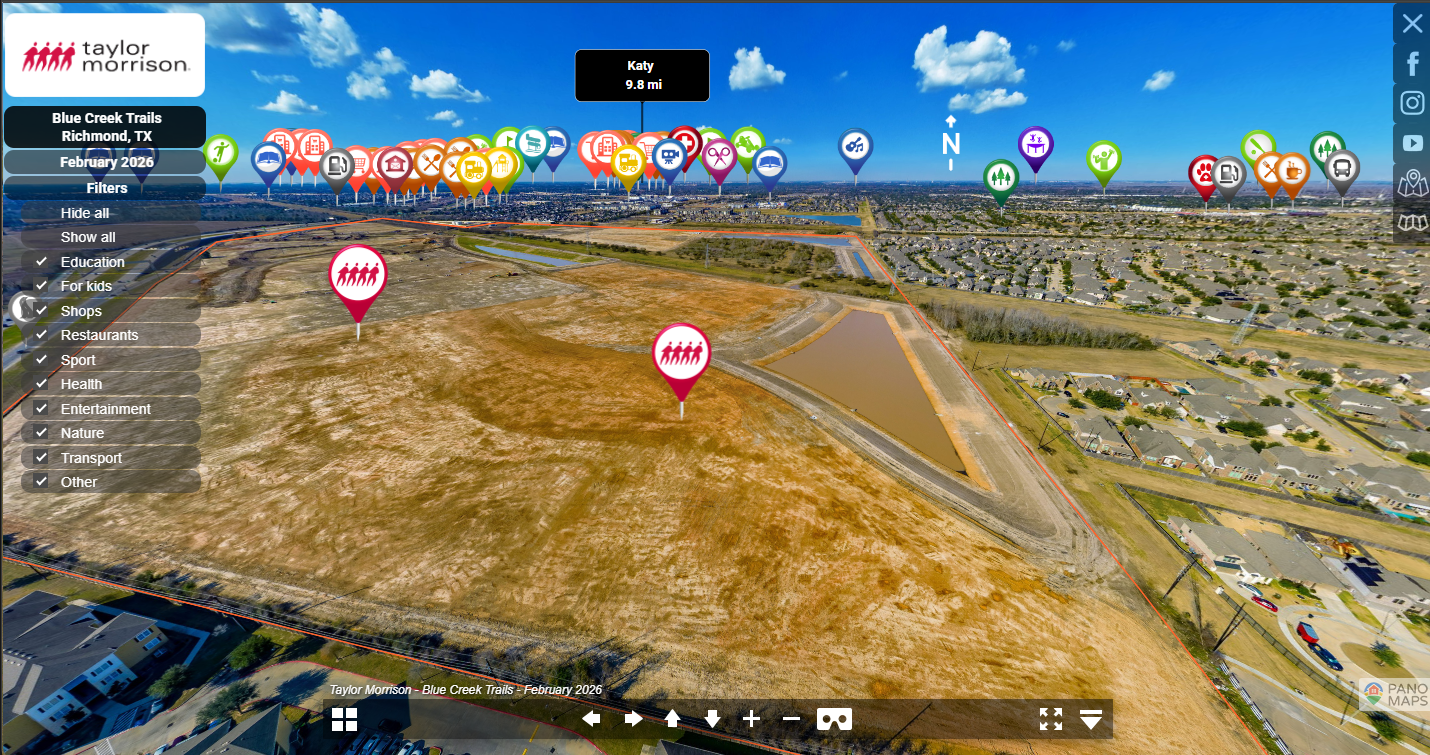Image resolution: width=1430 pixels, height=755 pixels.
Task: Enter fullscreen mode
Action: tap(1051, 719)
